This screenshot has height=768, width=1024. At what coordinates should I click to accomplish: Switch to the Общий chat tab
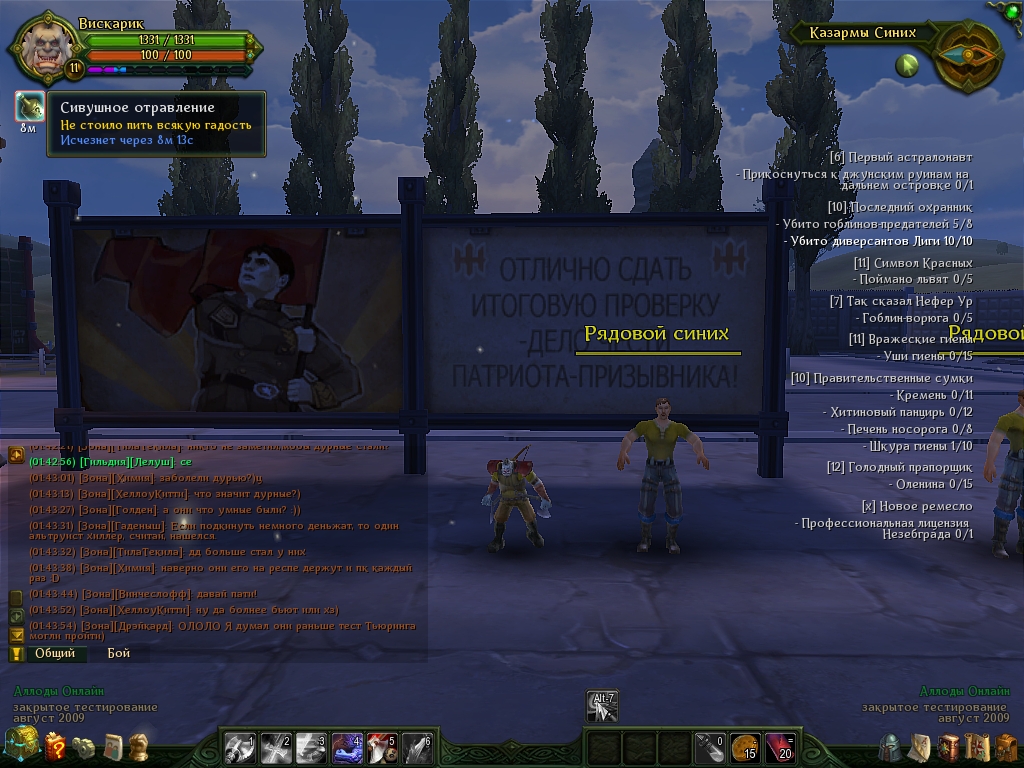(55, 653)
